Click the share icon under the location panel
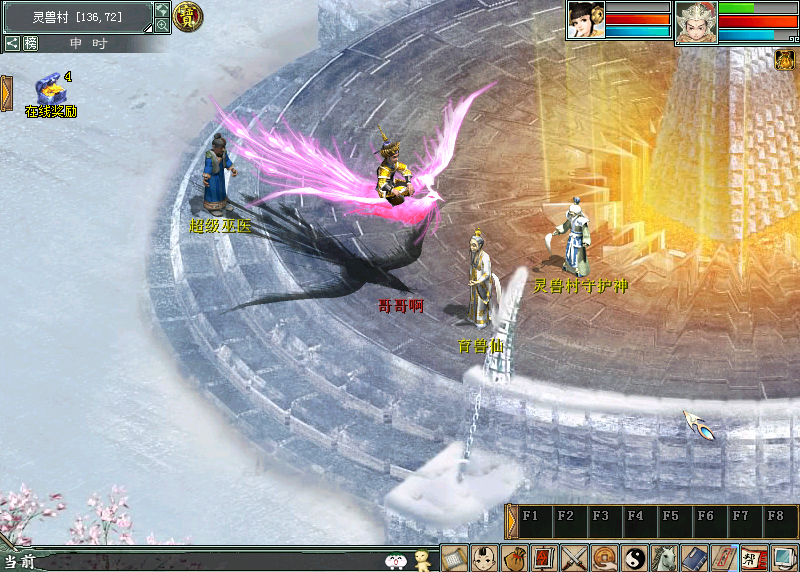The image size is (800, 572). 12,43
